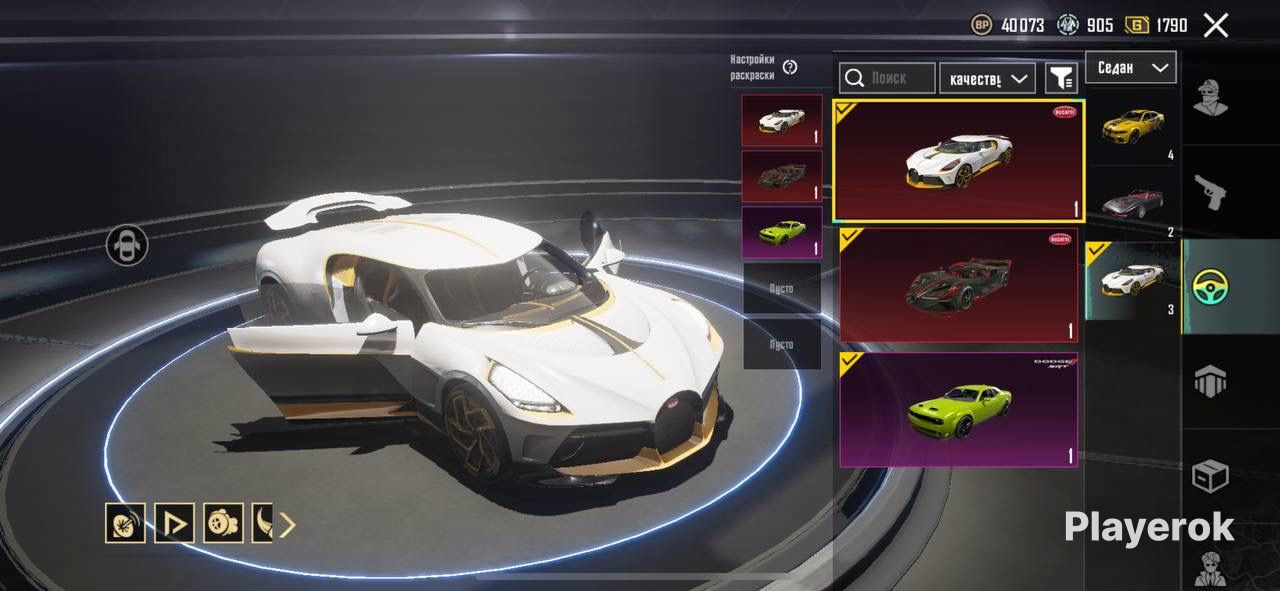
Task: Close the vehicle garage screen
Action: tap(1215, 25)
